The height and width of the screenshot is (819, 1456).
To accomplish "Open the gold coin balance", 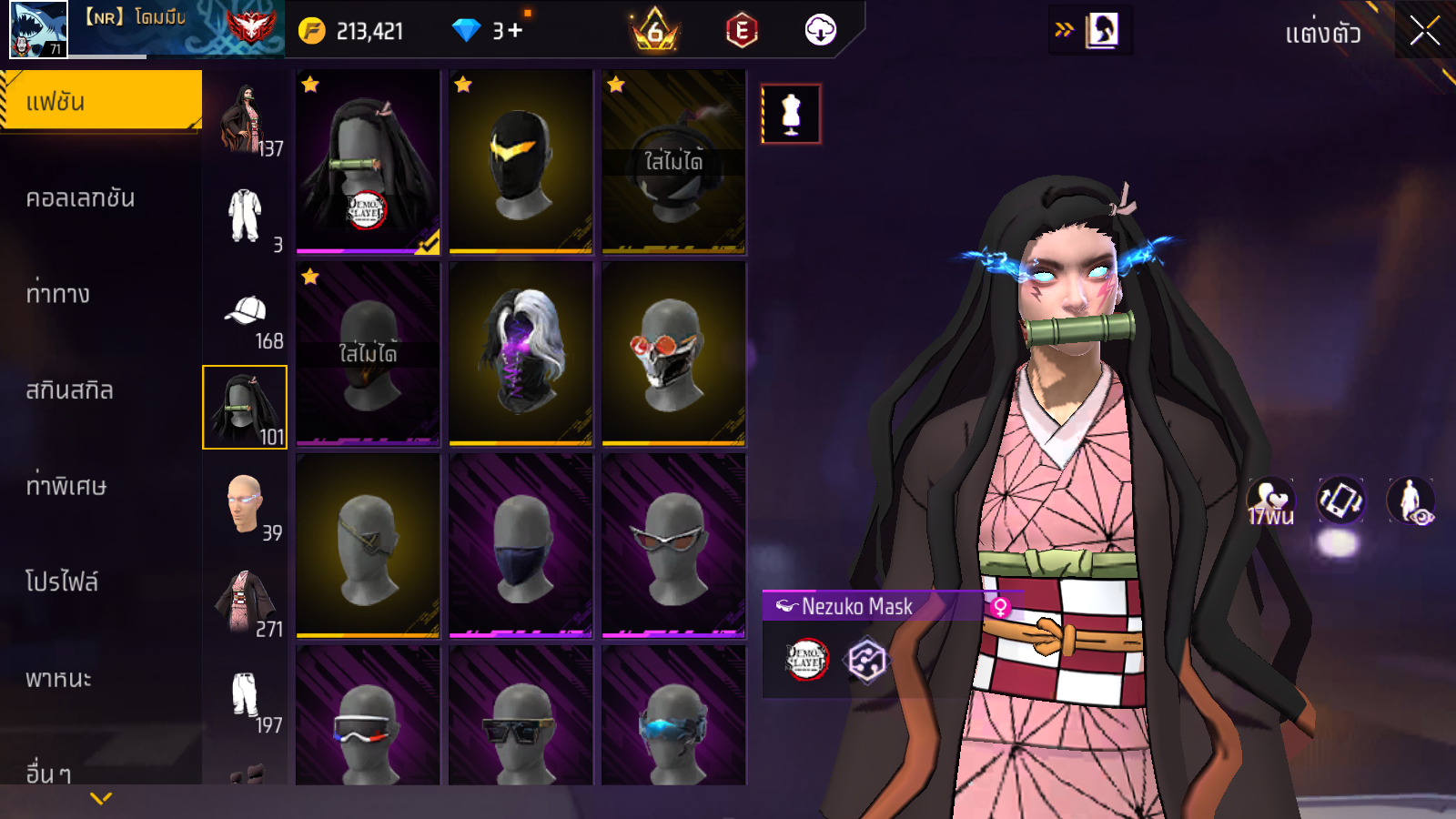I will [351, 31].
